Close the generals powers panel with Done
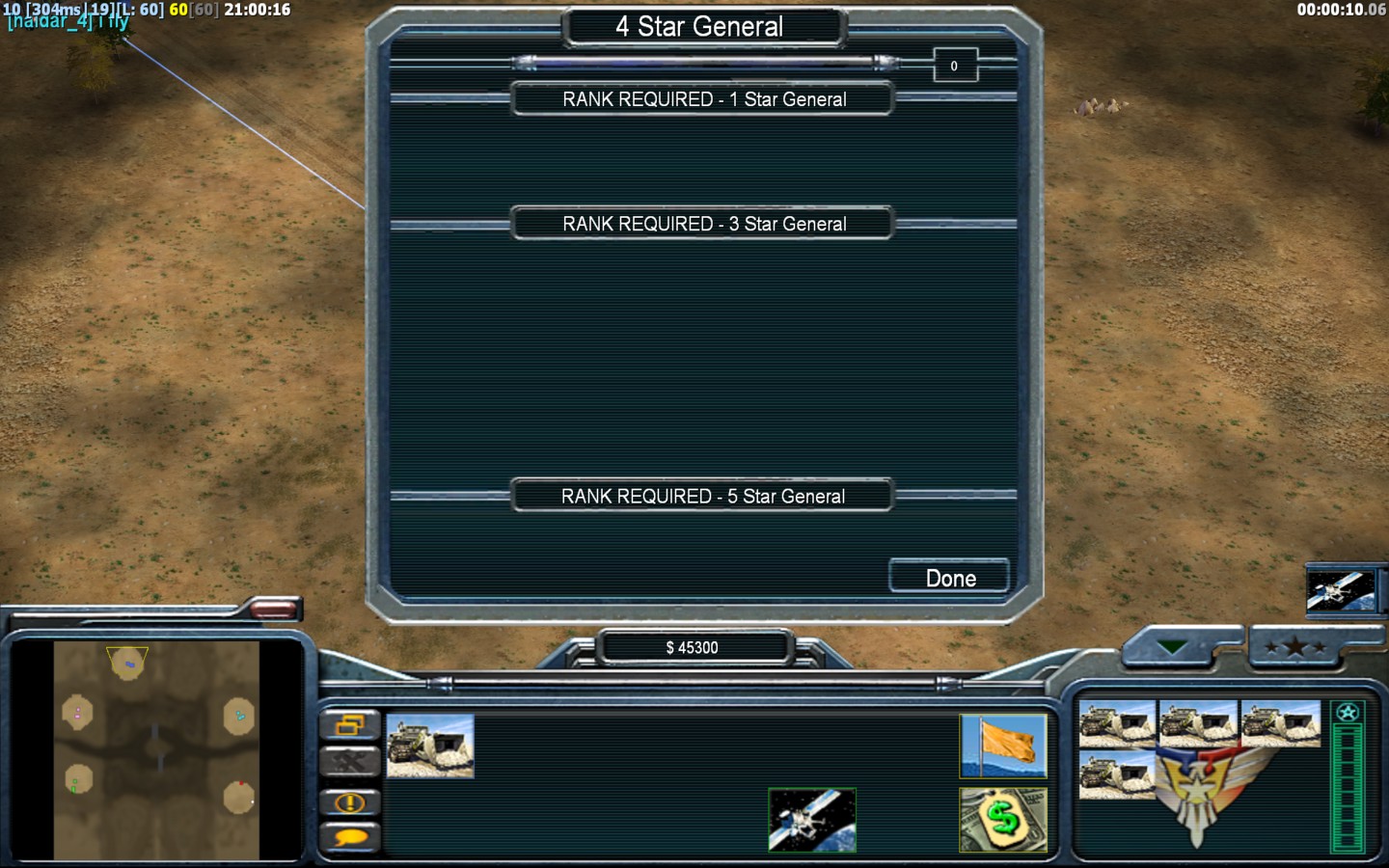 point(949,577)
